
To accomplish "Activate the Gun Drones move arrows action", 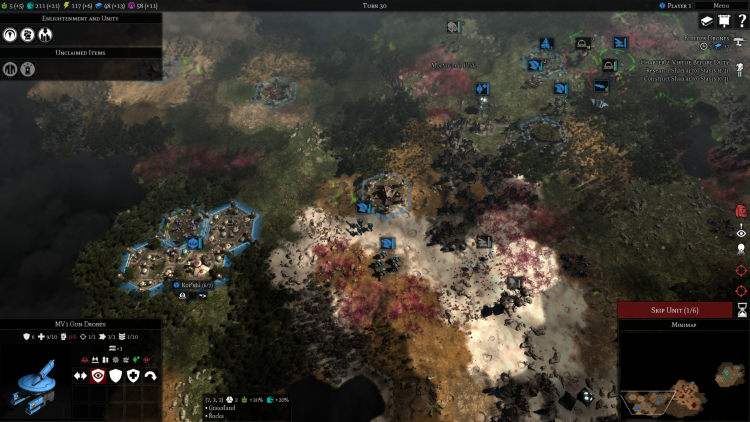I will (x=81, y=376).
